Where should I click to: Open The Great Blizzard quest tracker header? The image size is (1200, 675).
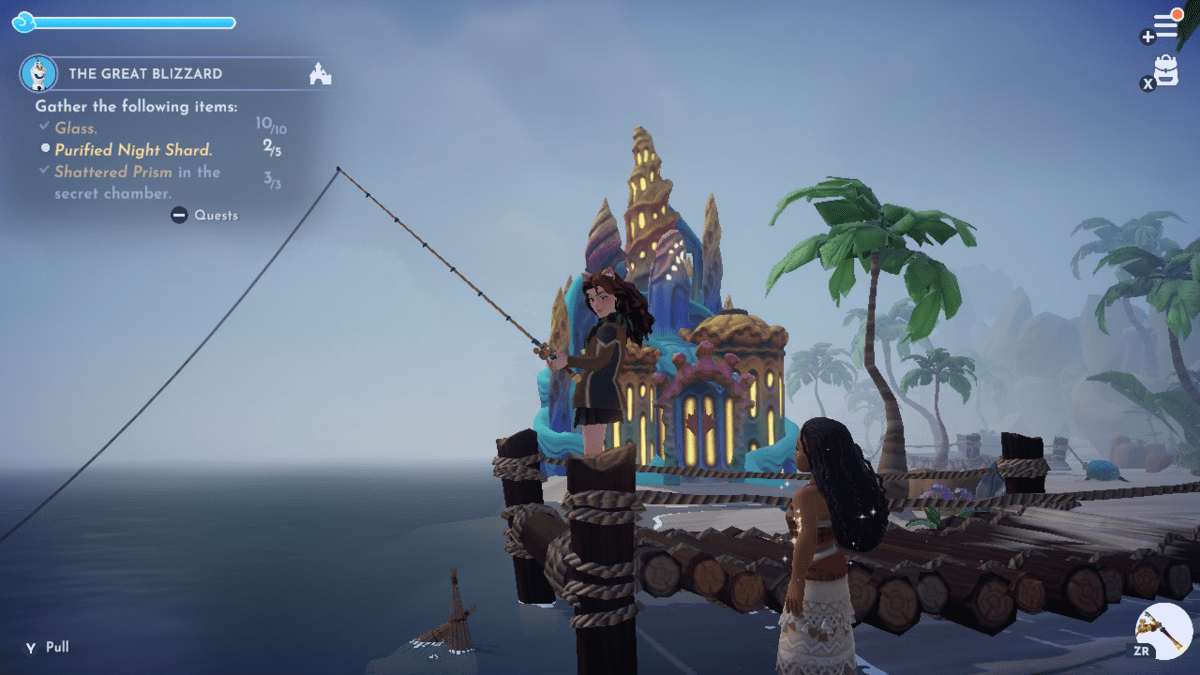(x=146, y=74)
